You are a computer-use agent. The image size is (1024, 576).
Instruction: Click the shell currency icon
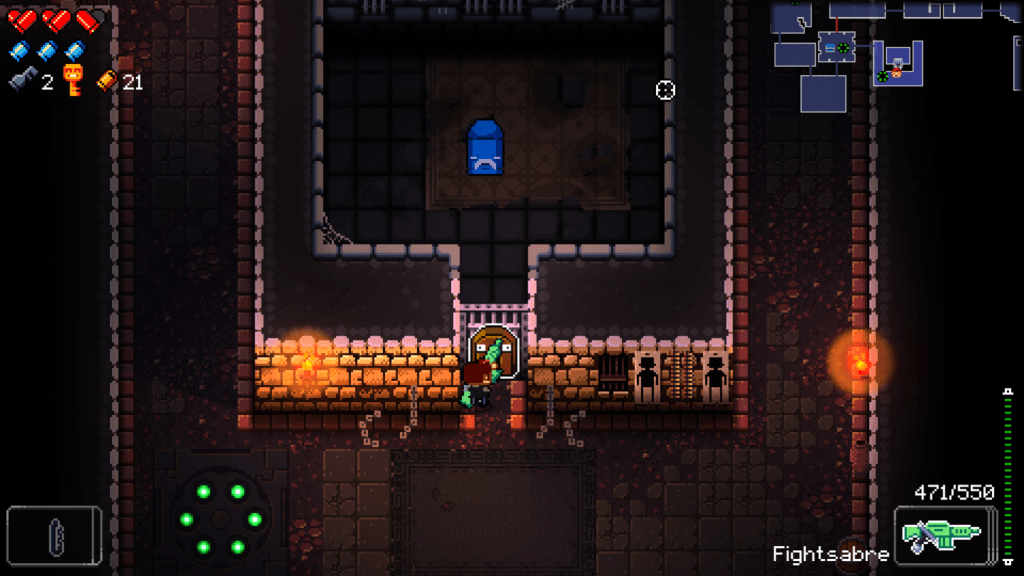(106, 81)
